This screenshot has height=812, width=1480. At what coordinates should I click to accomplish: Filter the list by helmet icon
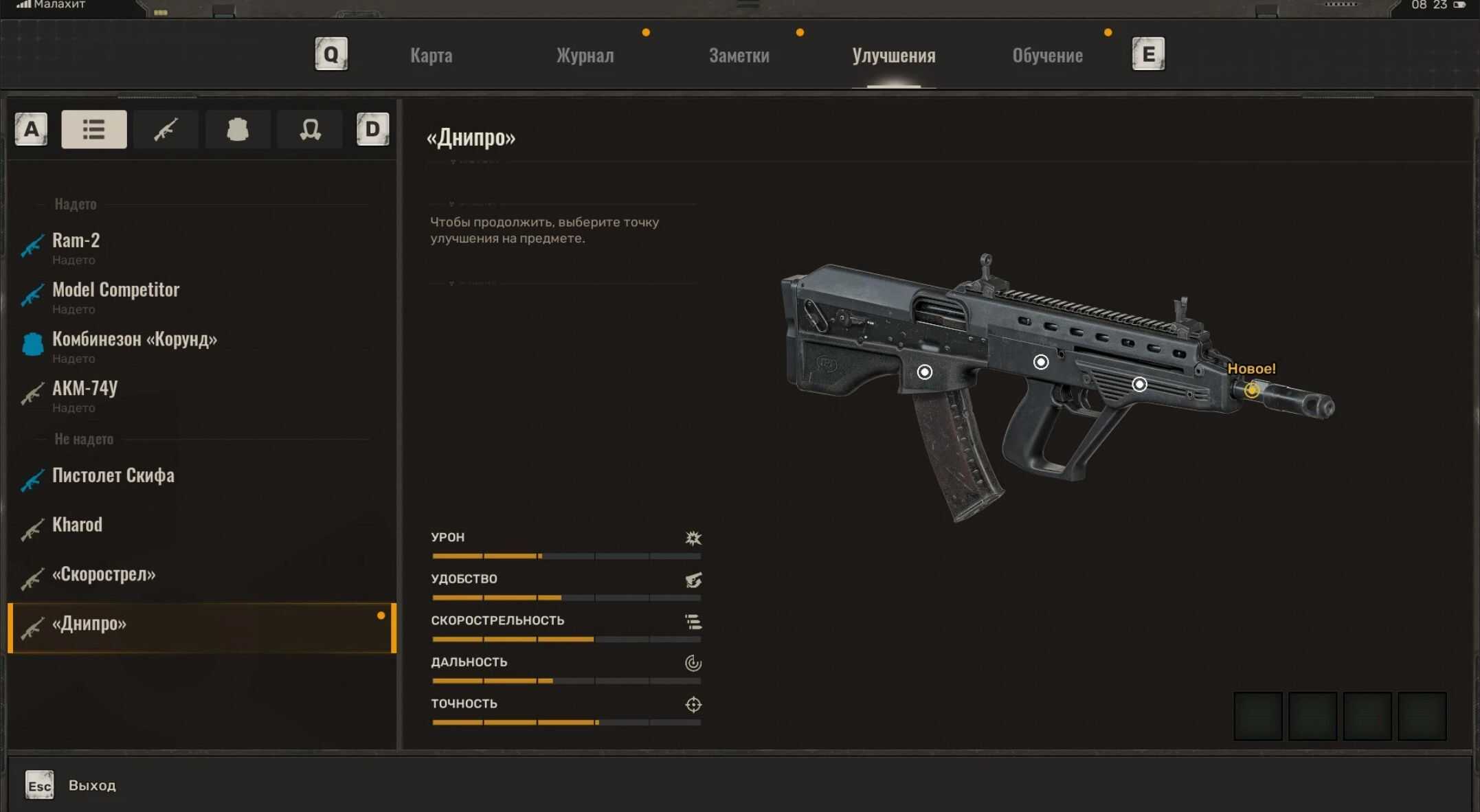click(x=310, y=129)
